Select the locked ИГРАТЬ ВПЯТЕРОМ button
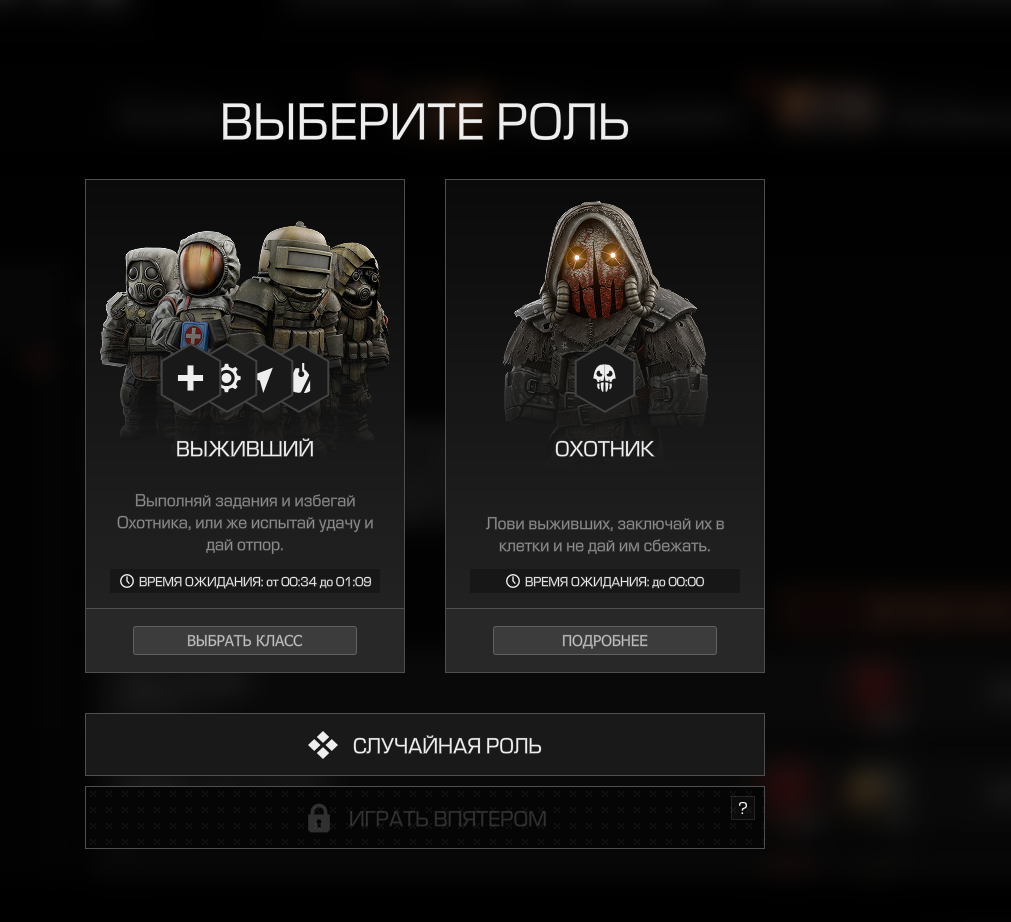The image size is (1011, 922). tap(425, 818)
